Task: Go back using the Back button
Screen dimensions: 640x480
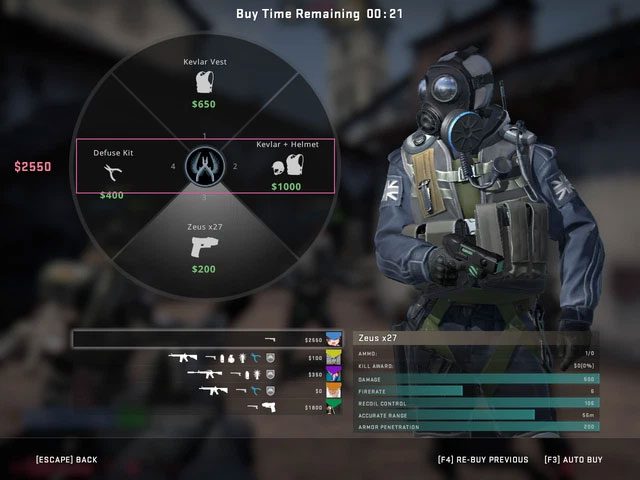Action: tap(66, 460)
